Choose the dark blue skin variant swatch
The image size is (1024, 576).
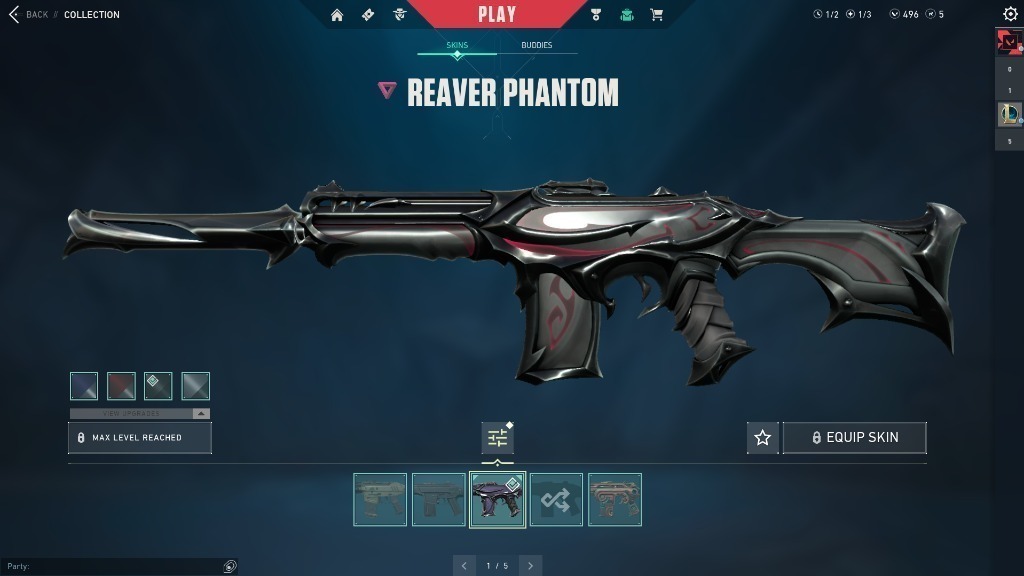[84, 386]
